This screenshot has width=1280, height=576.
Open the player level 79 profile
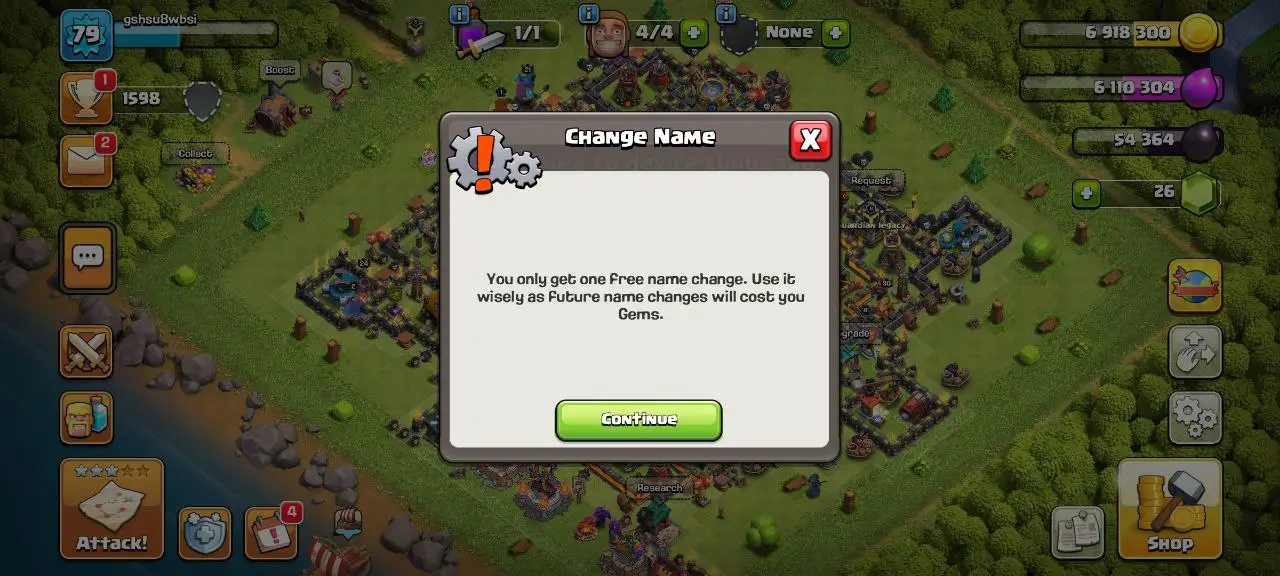click(x=86, y=35)
